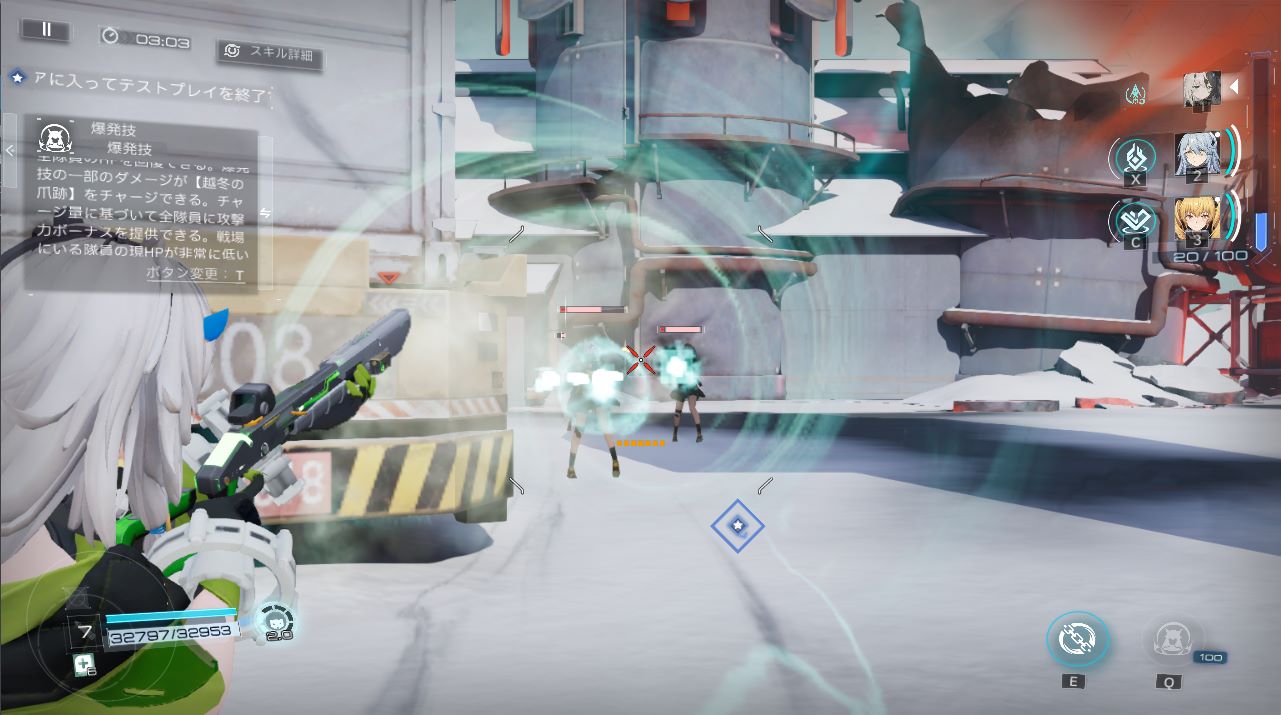Select the white-haired squad member portrait

[1201, 89]
